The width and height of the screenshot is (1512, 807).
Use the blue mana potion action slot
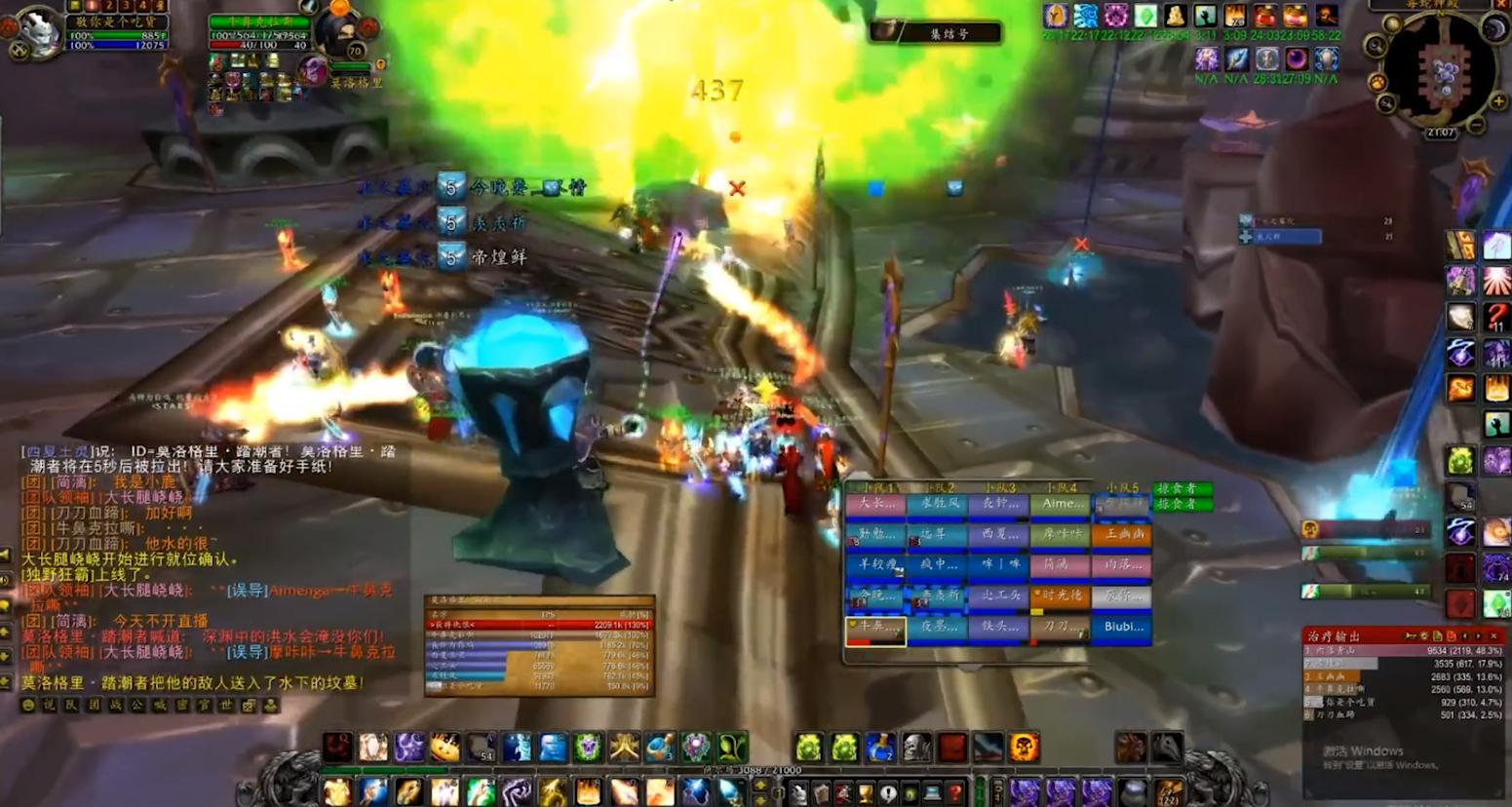point(881,748)
